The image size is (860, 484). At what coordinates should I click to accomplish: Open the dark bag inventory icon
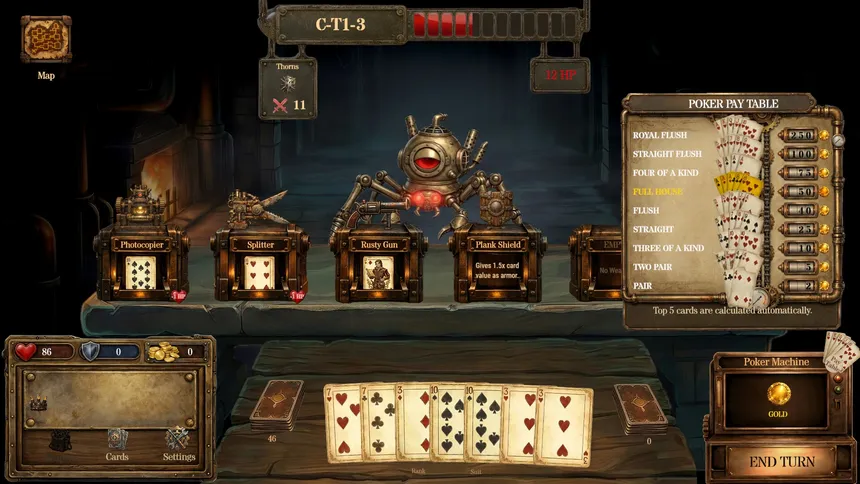[60, 440]
